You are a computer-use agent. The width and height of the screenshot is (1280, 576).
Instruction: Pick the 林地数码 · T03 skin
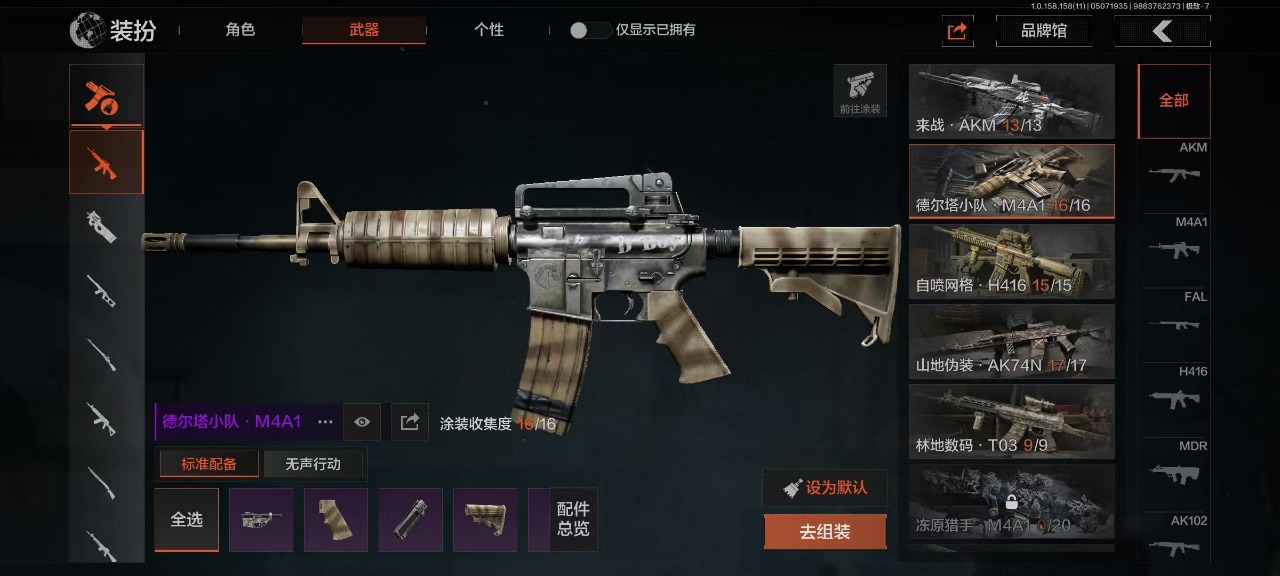pos(1011,421)
